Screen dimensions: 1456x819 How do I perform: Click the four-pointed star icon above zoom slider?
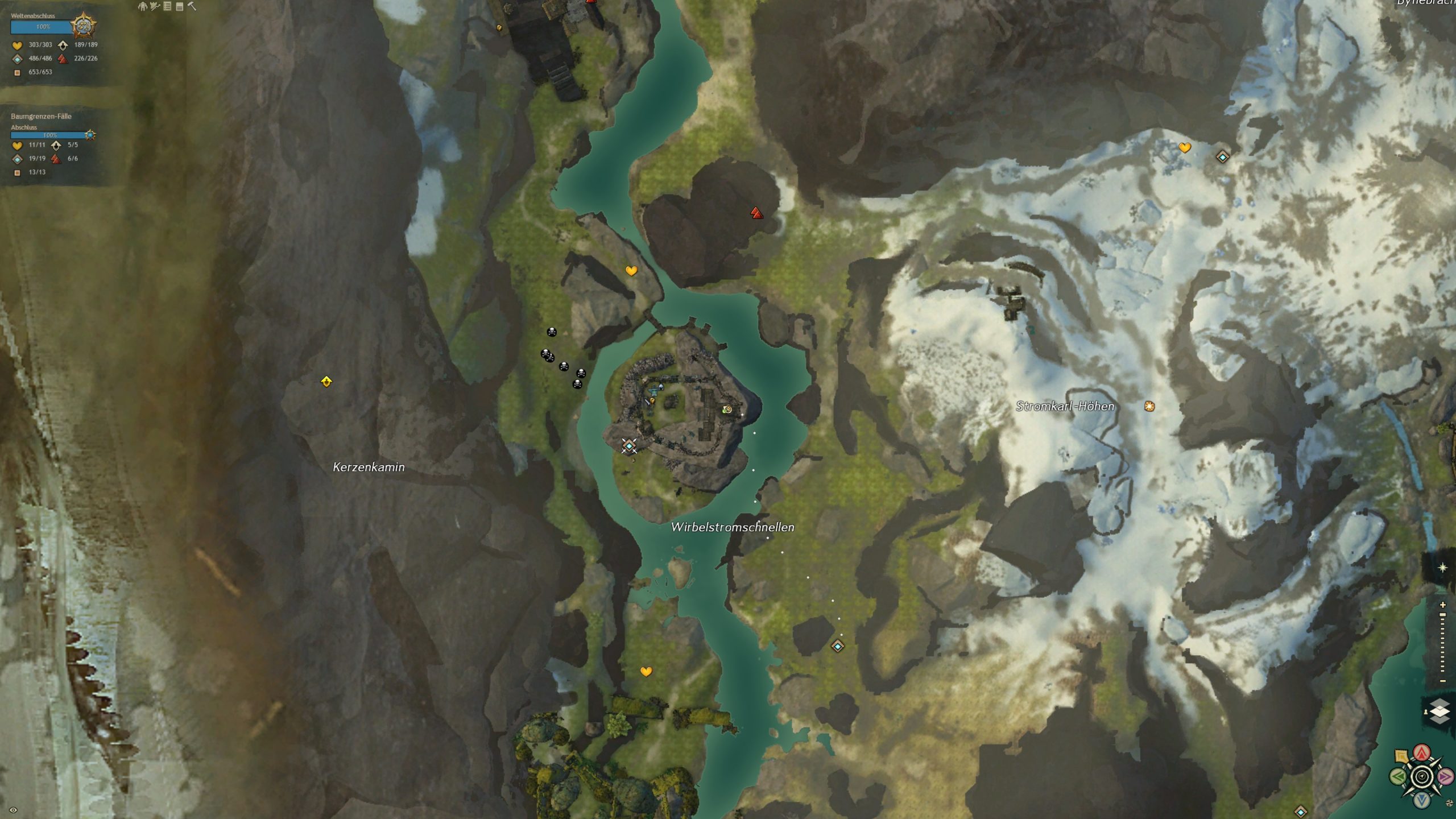1442,568
